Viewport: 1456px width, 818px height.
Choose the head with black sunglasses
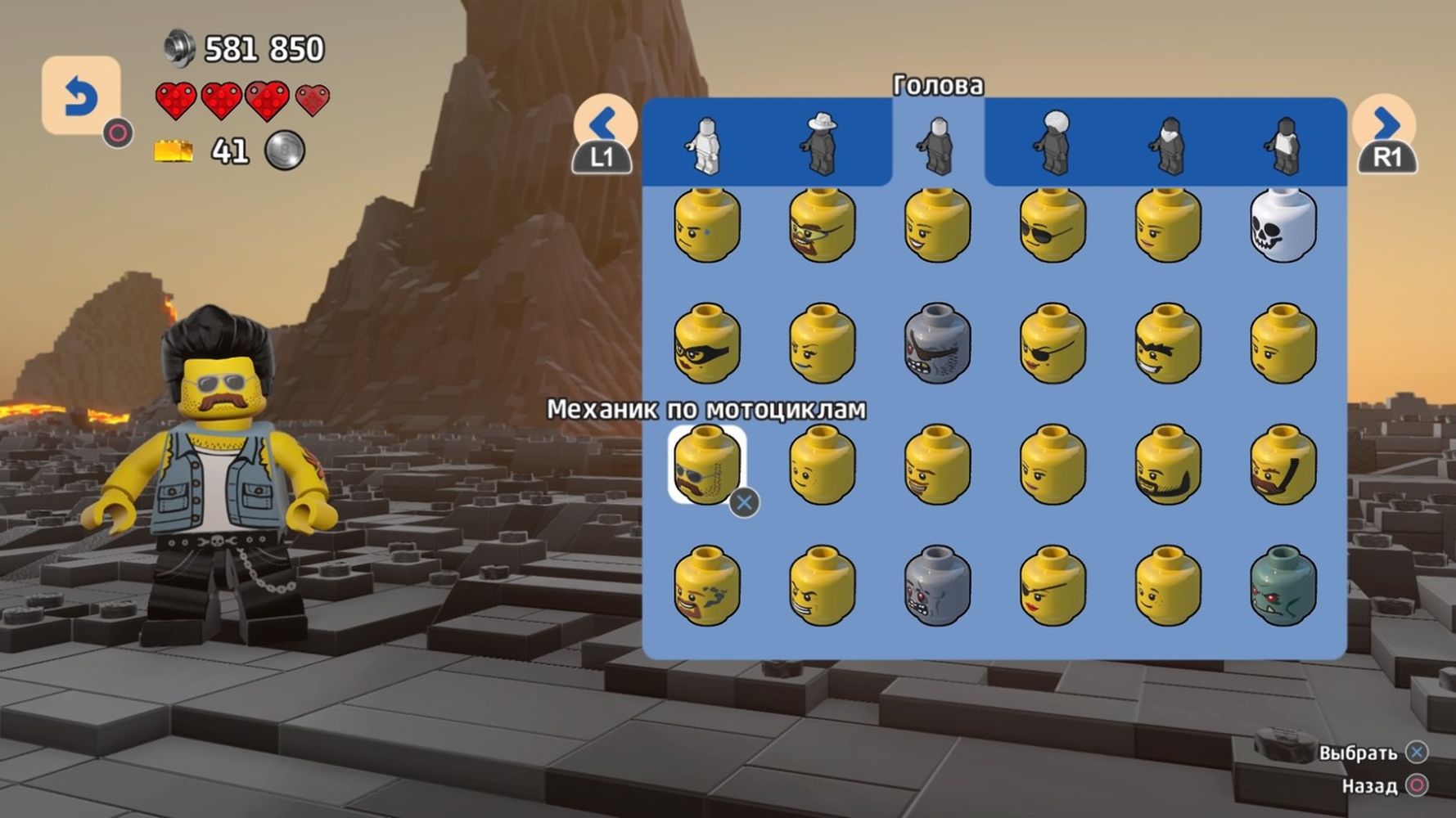(1053, 225)
